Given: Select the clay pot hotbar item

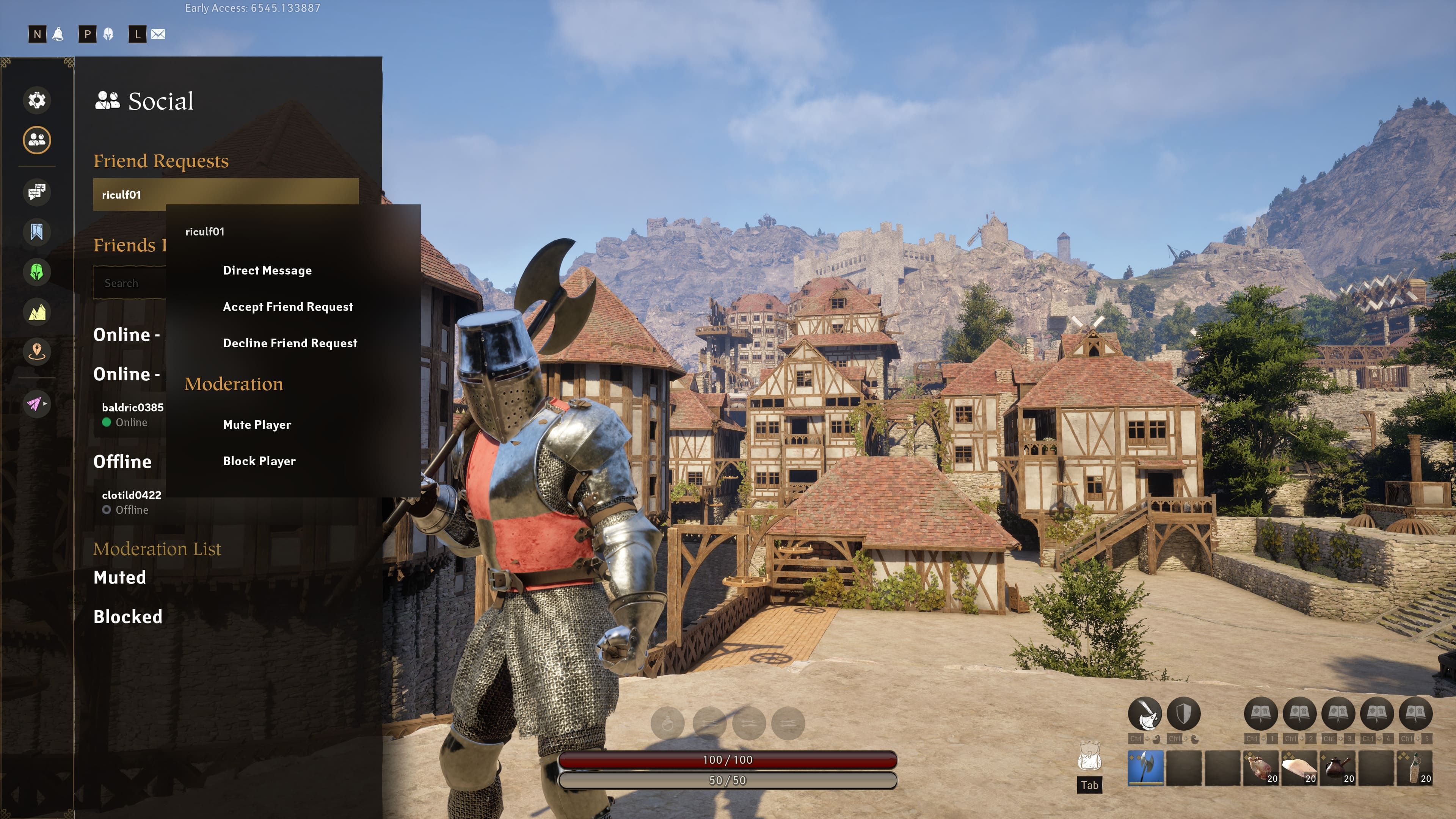Looking at the screenshot, I should tap(1337, 767).
